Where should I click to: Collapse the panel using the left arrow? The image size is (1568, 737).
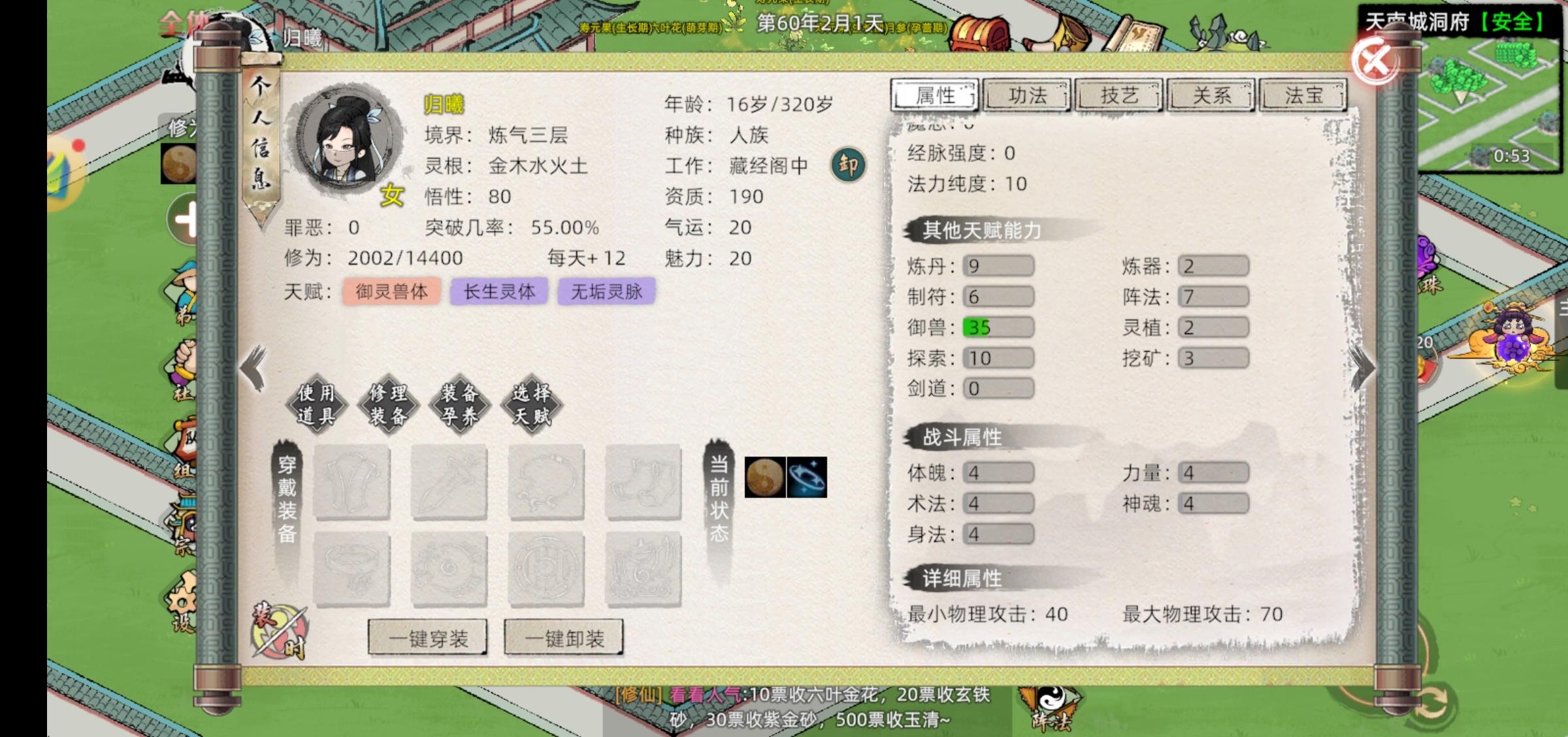[252, 367]
